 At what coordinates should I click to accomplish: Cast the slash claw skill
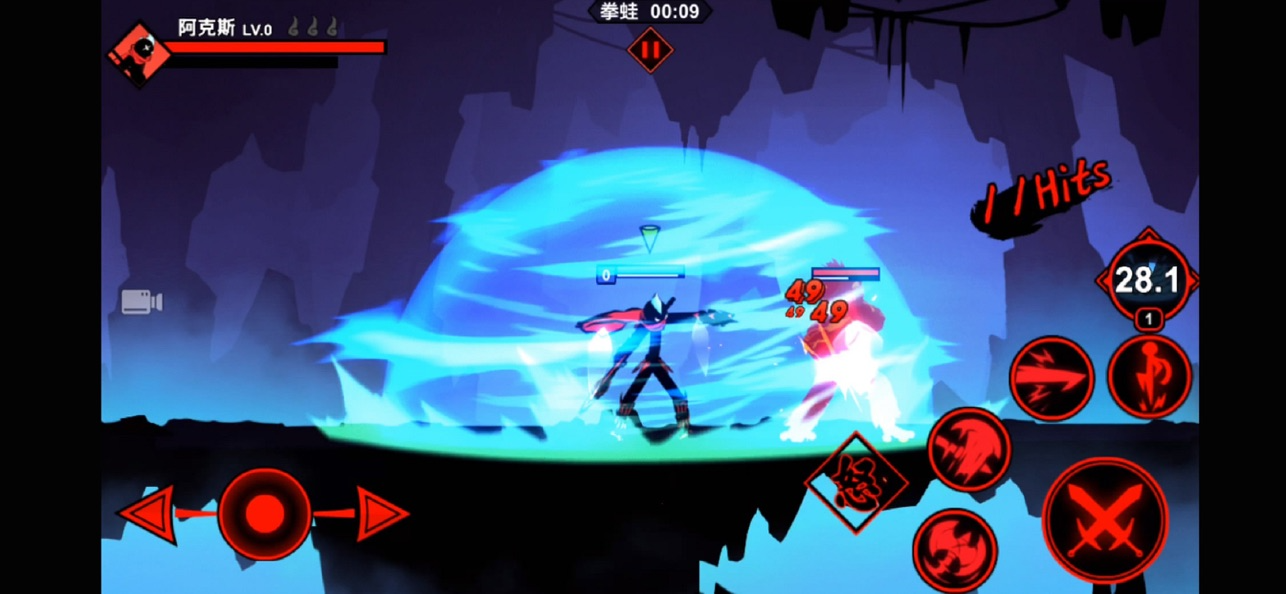[969, 449]
